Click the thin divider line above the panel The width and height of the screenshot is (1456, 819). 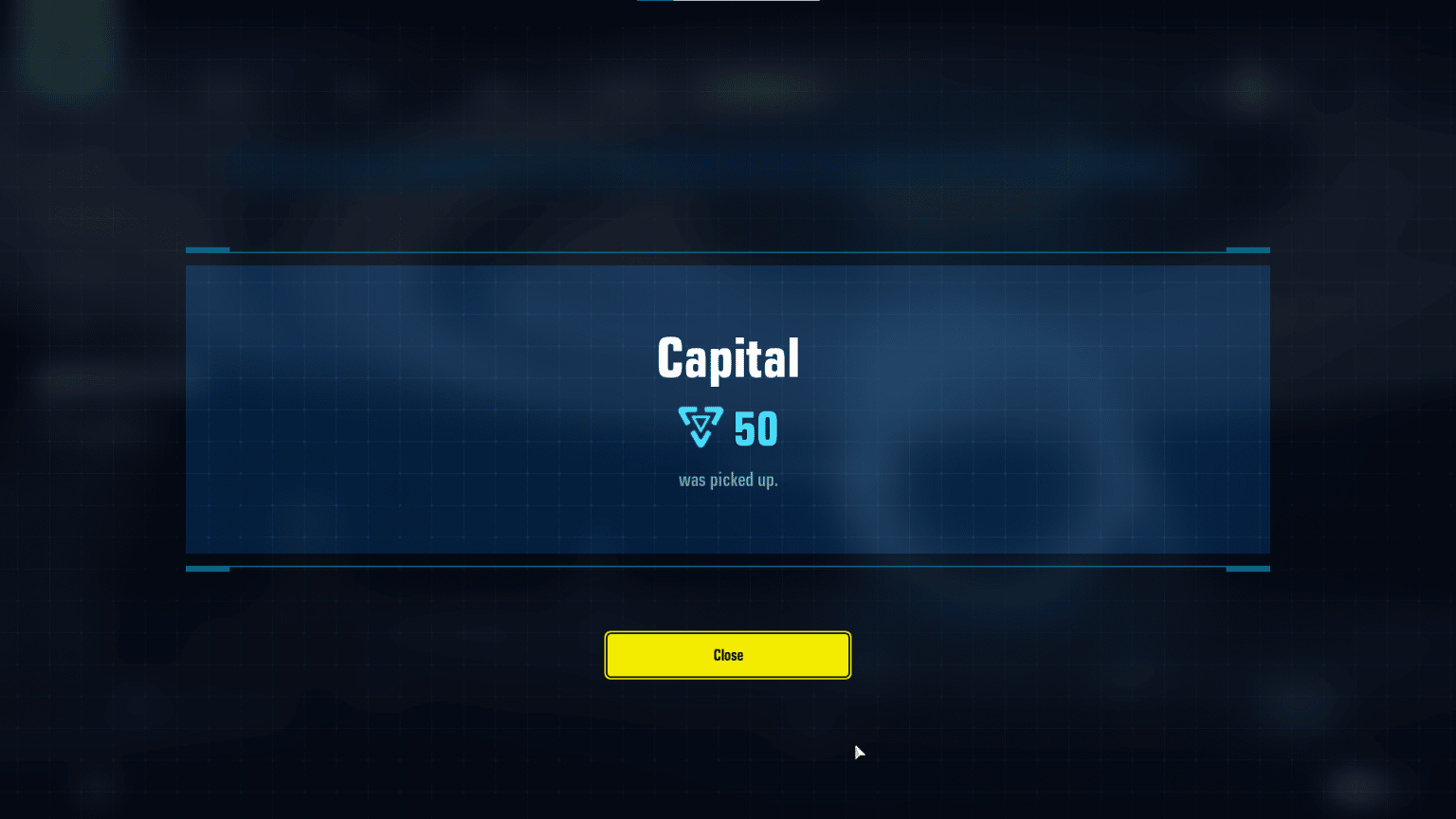(x=728, y=250)
